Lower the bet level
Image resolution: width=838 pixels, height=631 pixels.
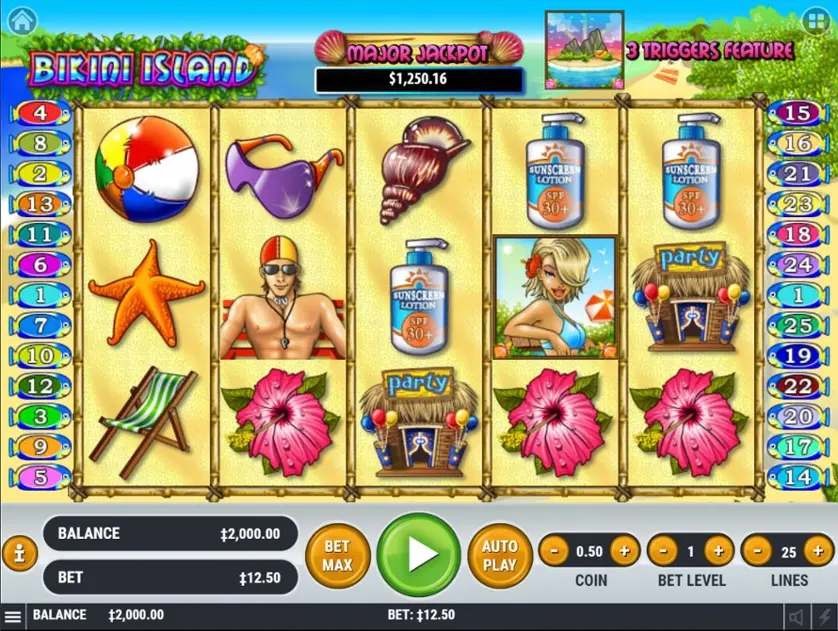point(664,550)
